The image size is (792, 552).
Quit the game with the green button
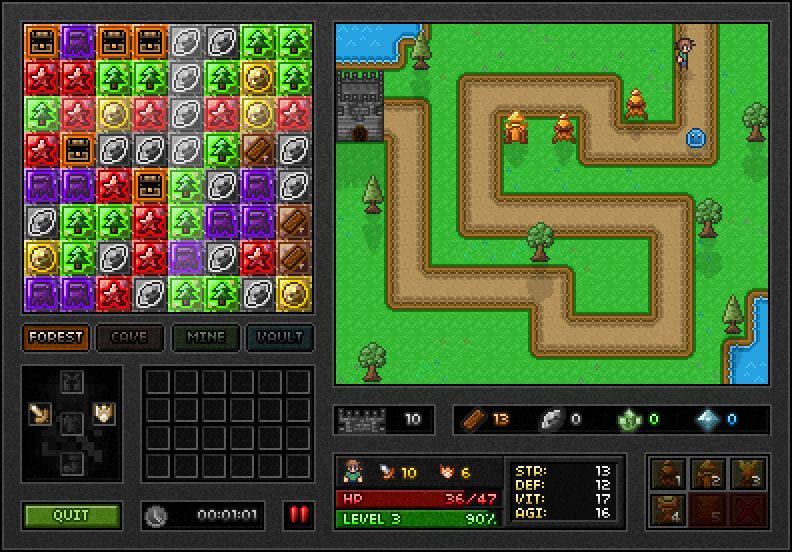pos(71,515)
